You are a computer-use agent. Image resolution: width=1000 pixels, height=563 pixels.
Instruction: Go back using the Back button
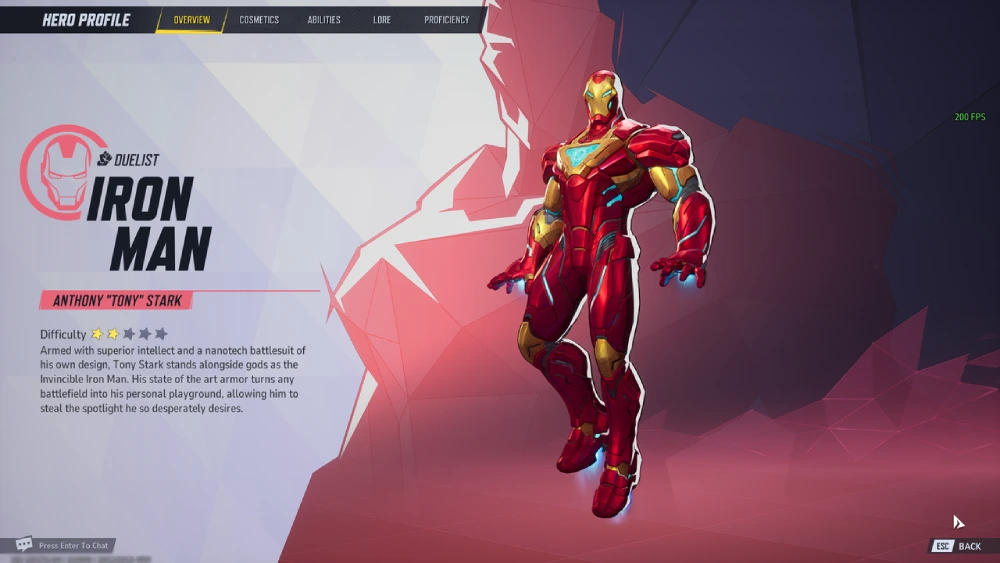(958, 546)
